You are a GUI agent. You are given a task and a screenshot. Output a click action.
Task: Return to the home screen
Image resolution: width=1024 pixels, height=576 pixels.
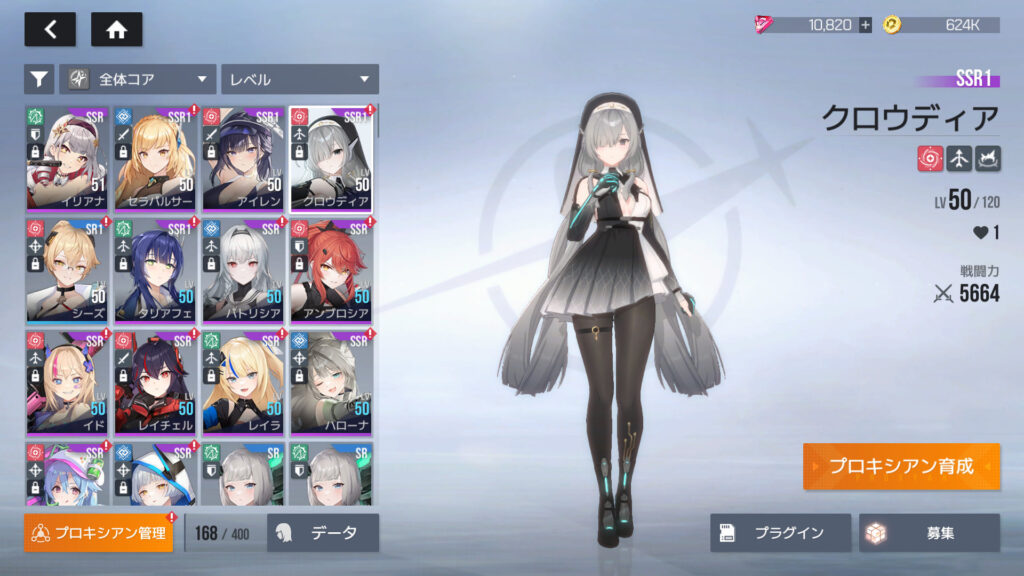click(x=116, y=30)
